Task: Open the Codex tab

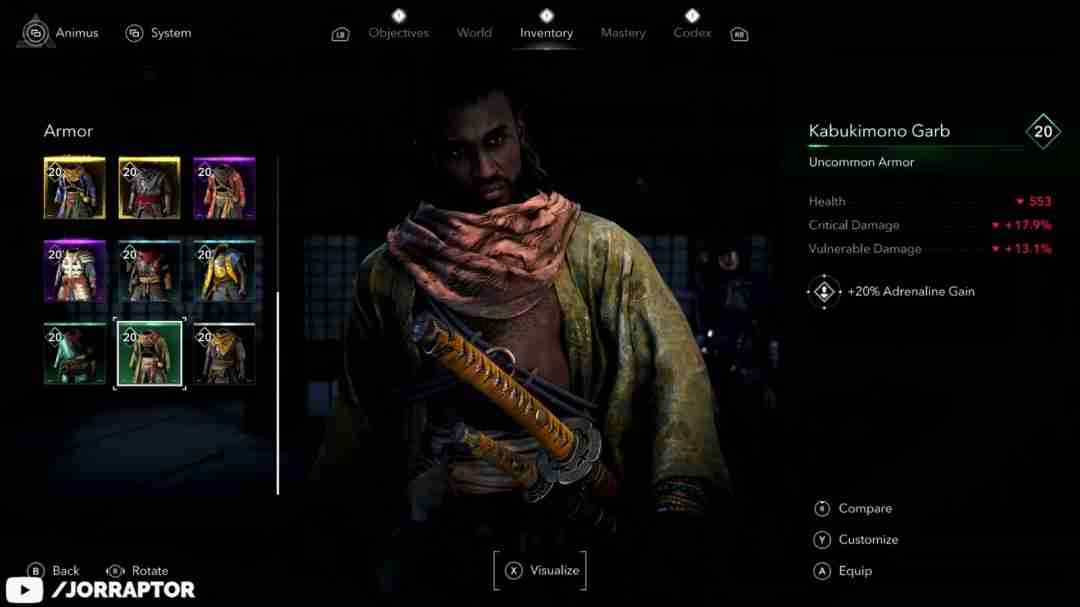Action: pyautogui.click(x=692, y=33)
